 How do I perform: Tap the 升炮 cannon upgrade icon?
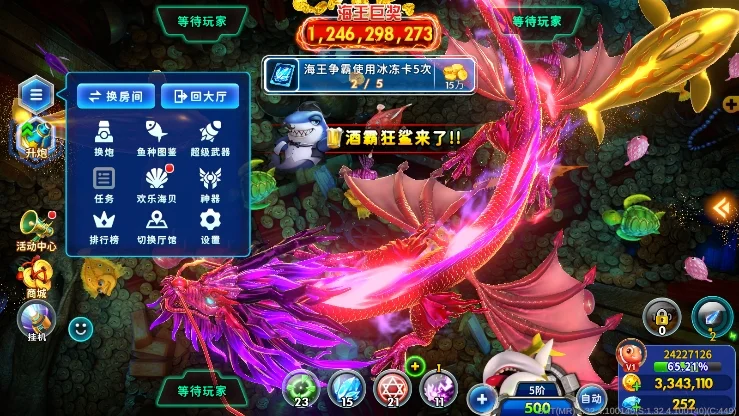(36, 137)
